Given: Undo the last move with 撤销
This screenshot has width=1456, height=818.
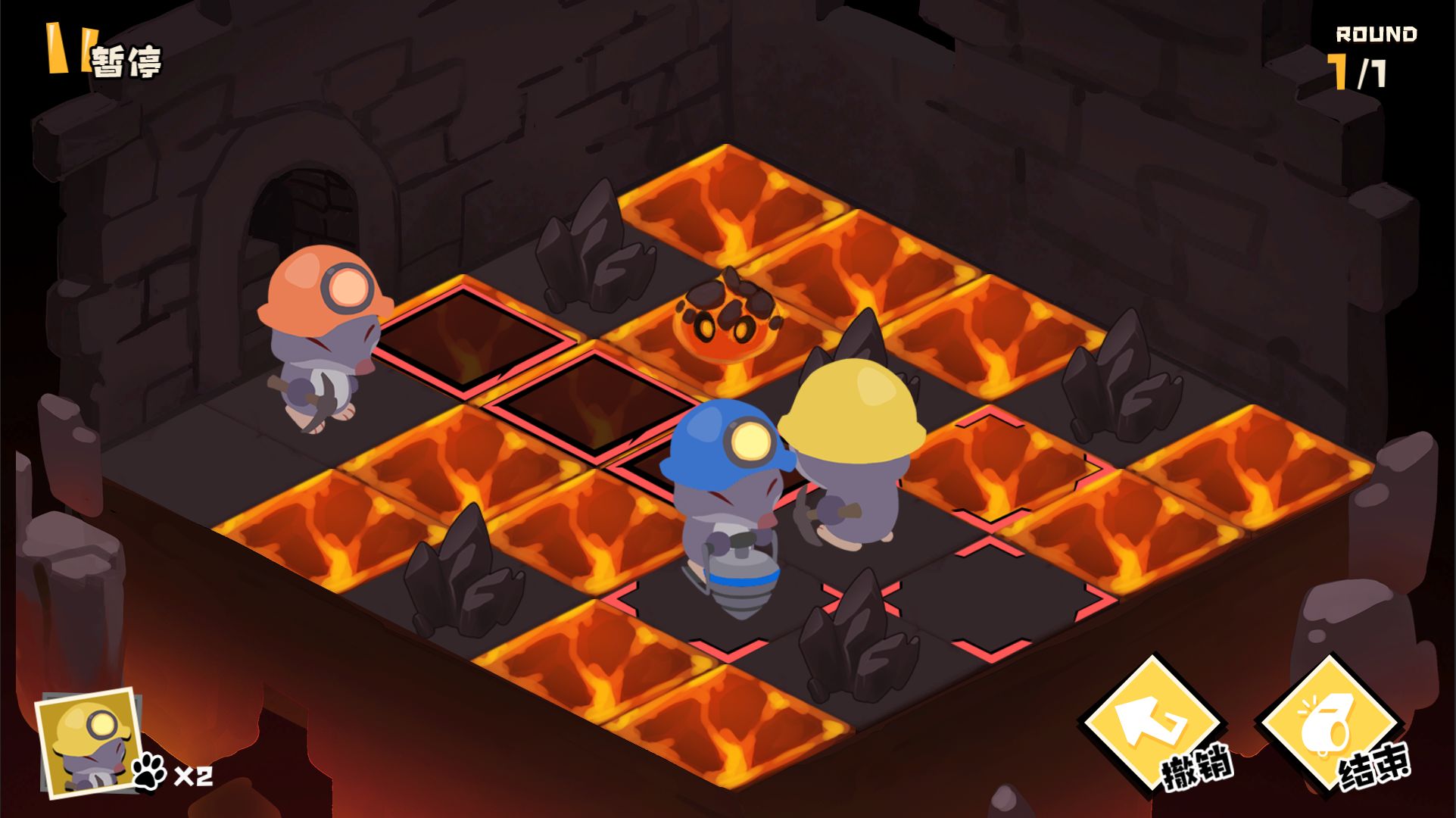Looking at the screenshot, I should click(x=1155, y=729).
